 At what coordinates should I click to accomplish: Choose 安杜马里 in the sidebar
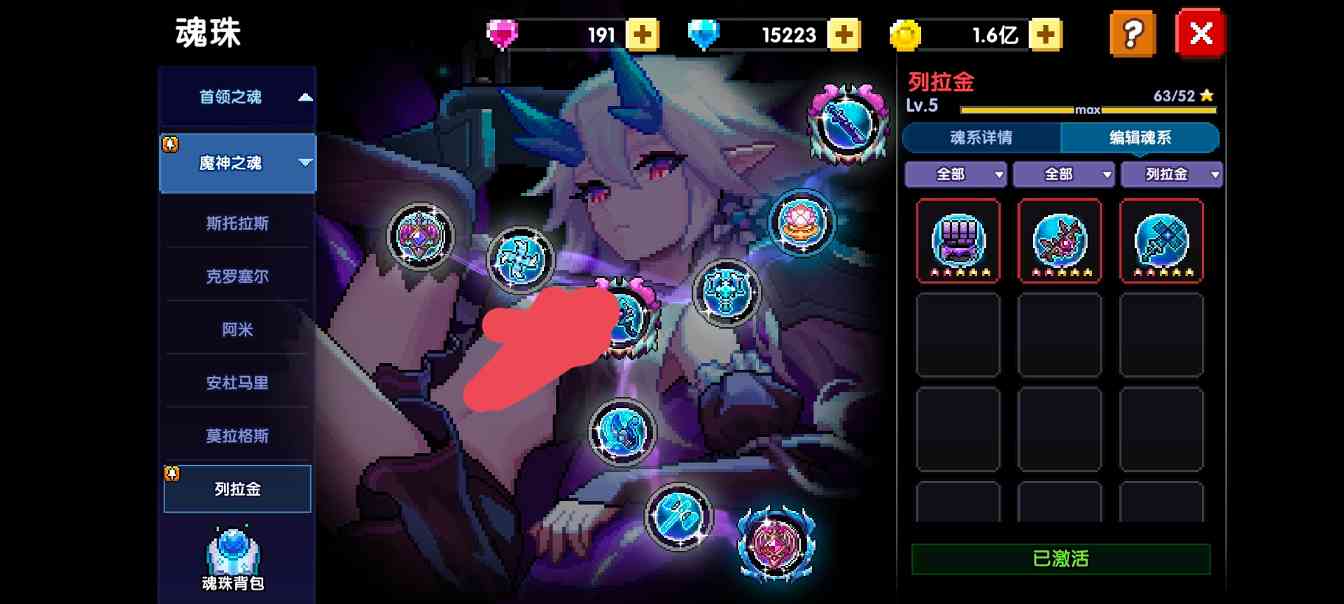(237, 382)
